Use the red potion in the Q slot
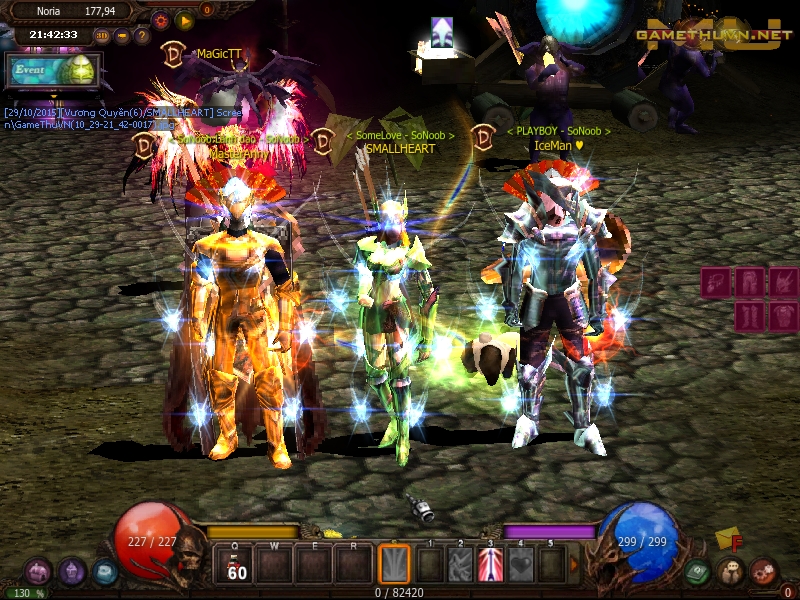Image resolution: width=800 pixels, height=600 pixels. pos(237,564)
